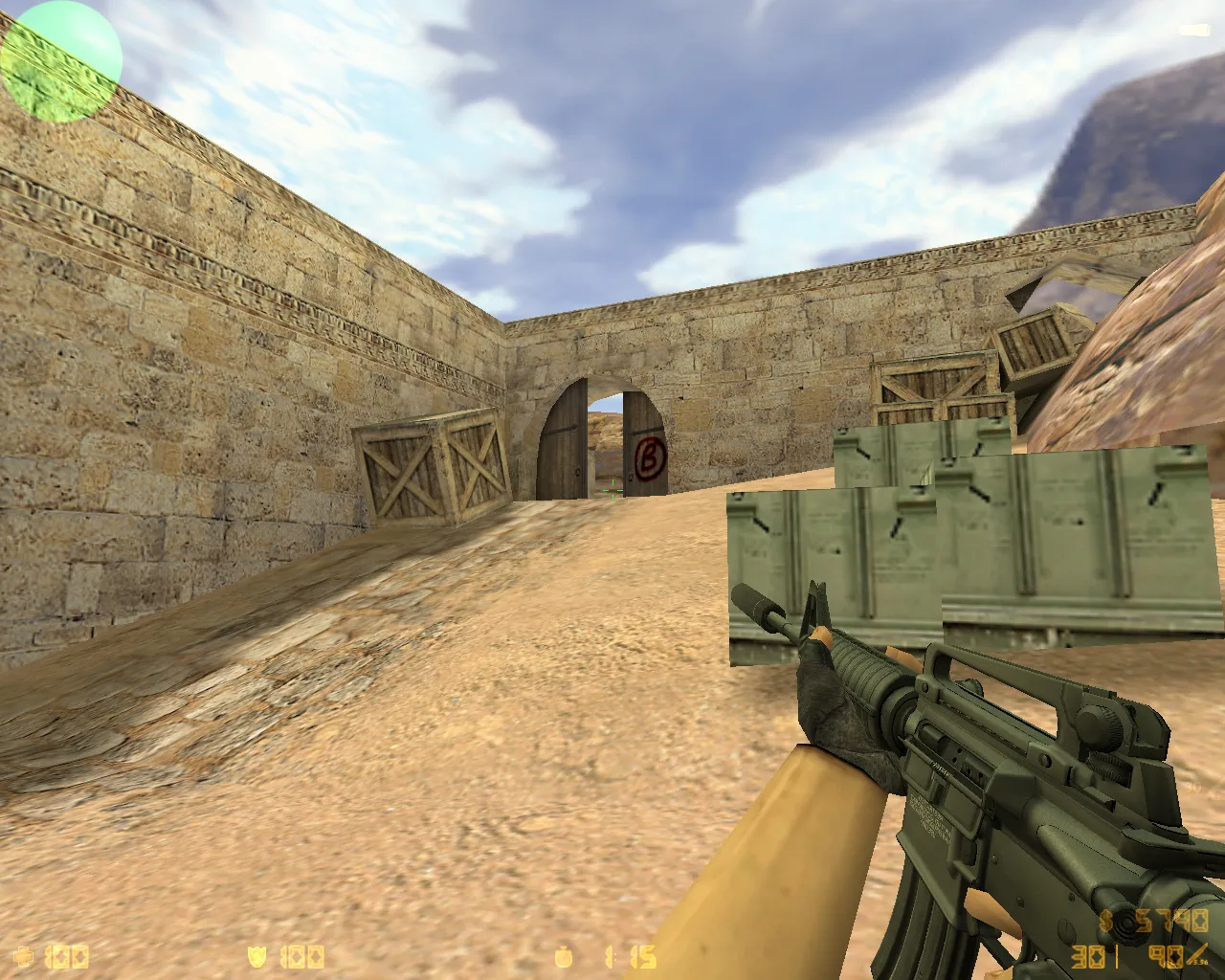Screen dimensions: 1225x980
Task: Select the armor shield icon
Action: 255,956
